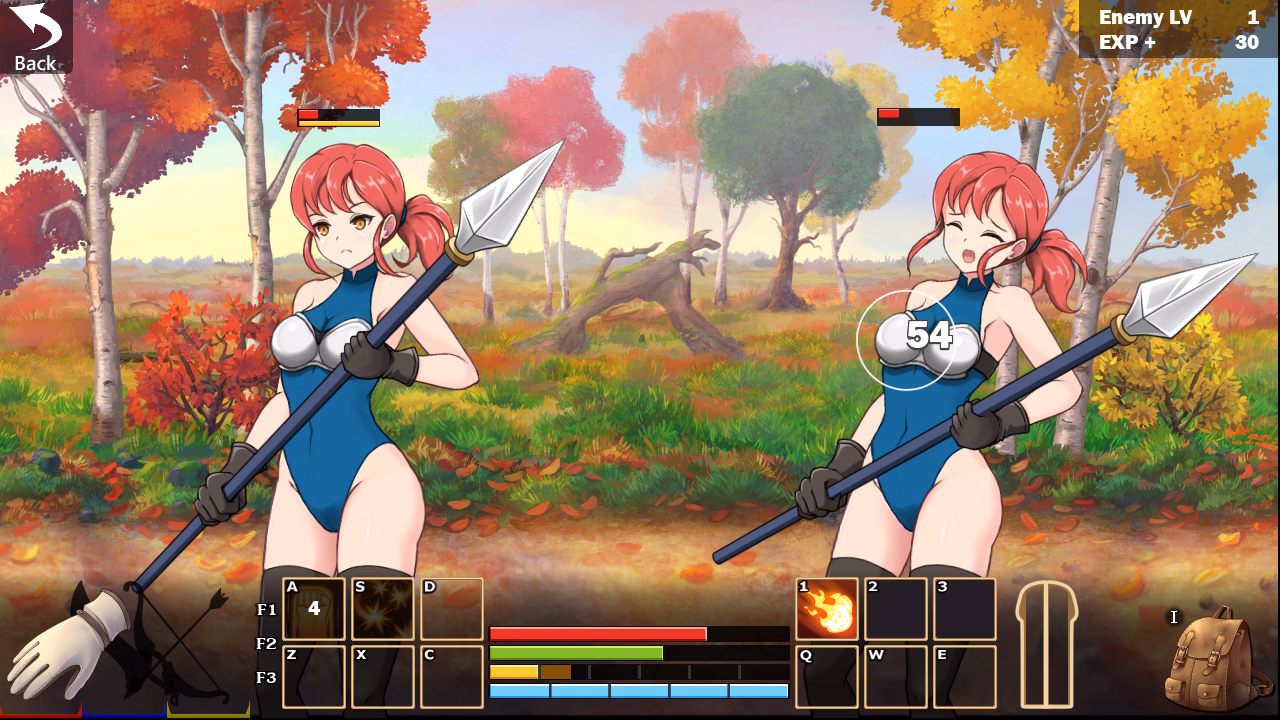This screenshot has width=1280, height=720.
Task: Click the left enemy's health bar
Action: (338, 116)
